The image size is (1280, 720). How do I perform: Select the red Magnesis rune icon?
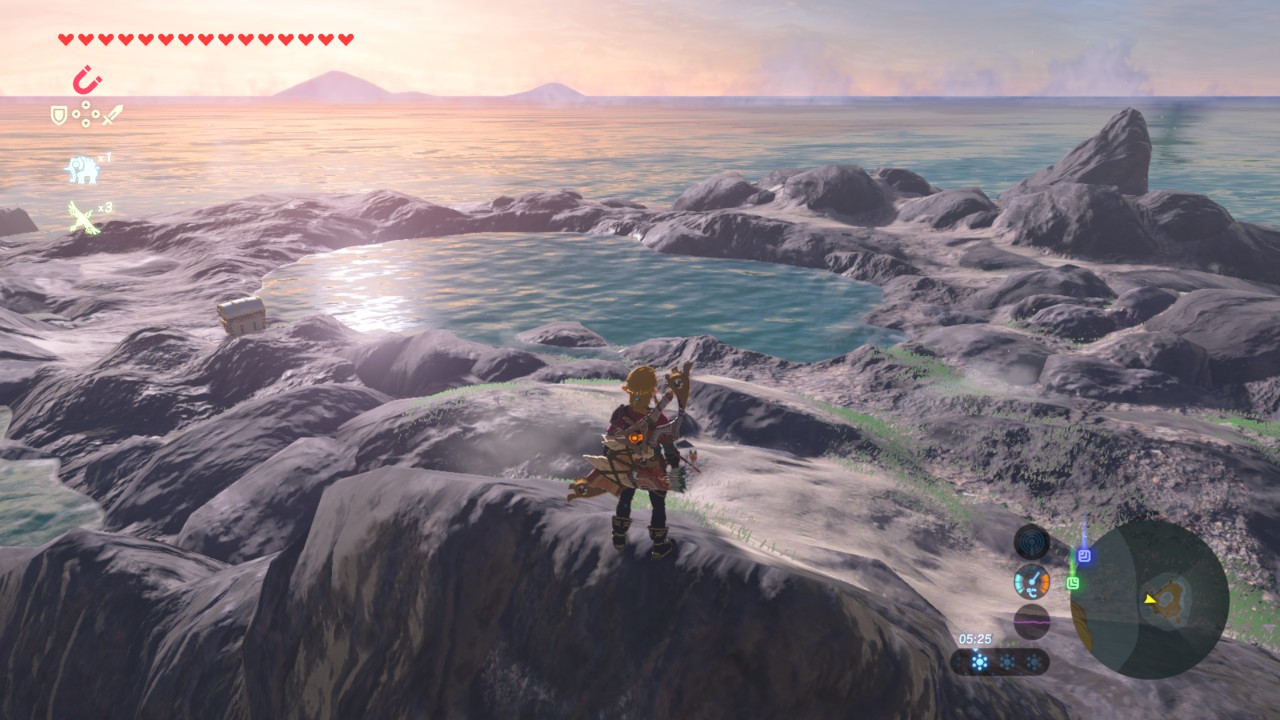coord(87,80)
